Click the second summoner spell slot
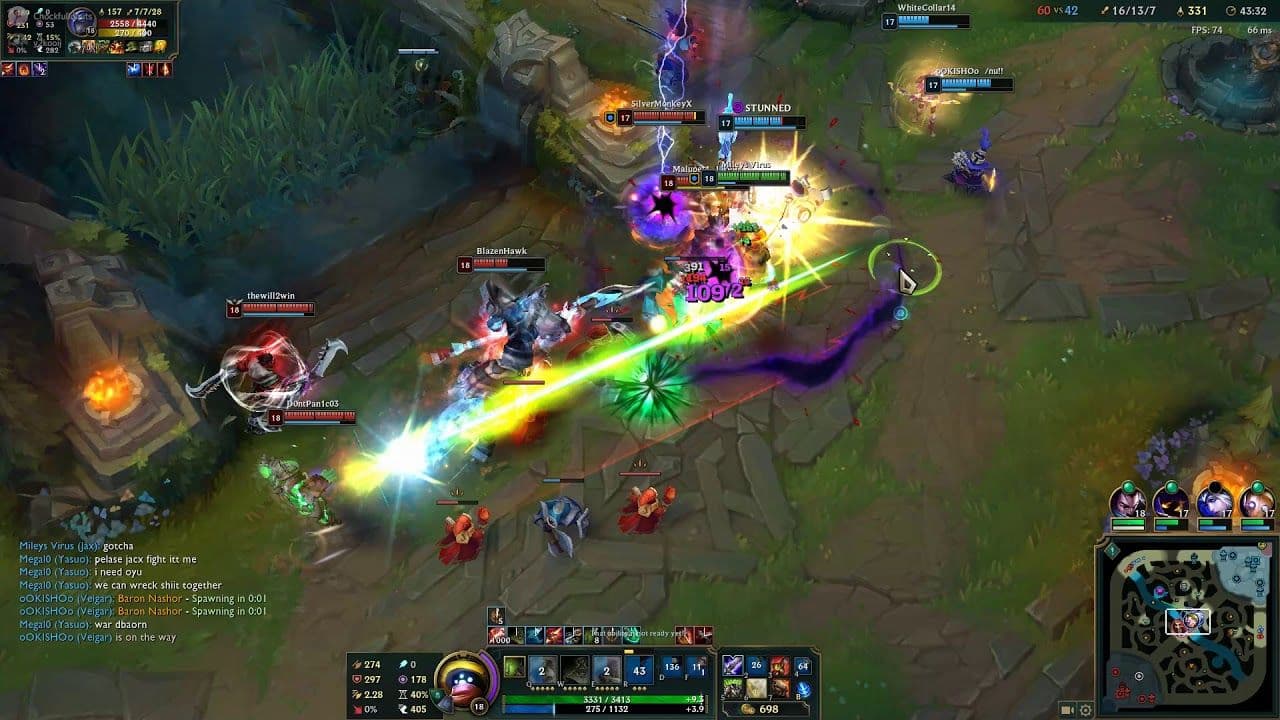 pos(694,667)
